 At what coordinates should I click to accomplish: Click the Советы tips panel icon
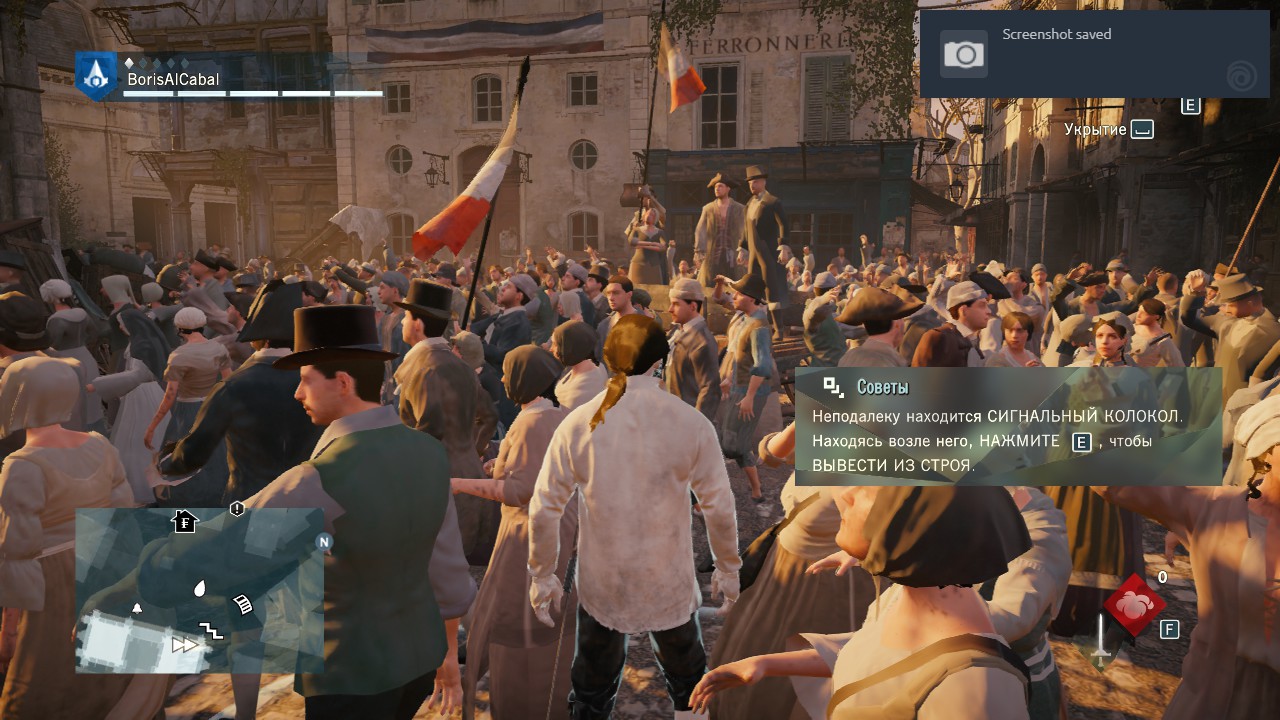pos(829,384)
